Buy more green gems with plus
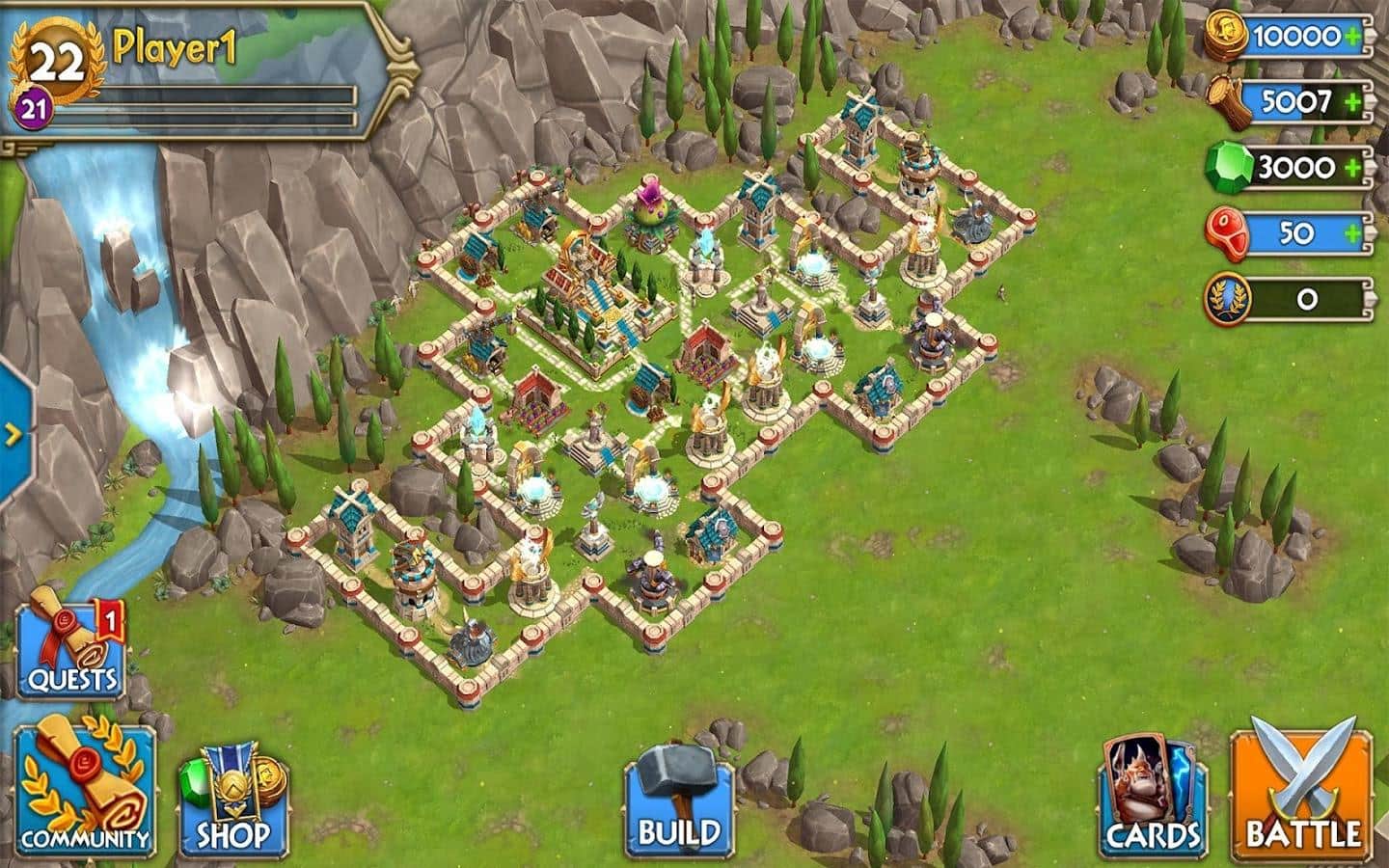Viewport: 1389px width, 868px height. coord(1354,168)
